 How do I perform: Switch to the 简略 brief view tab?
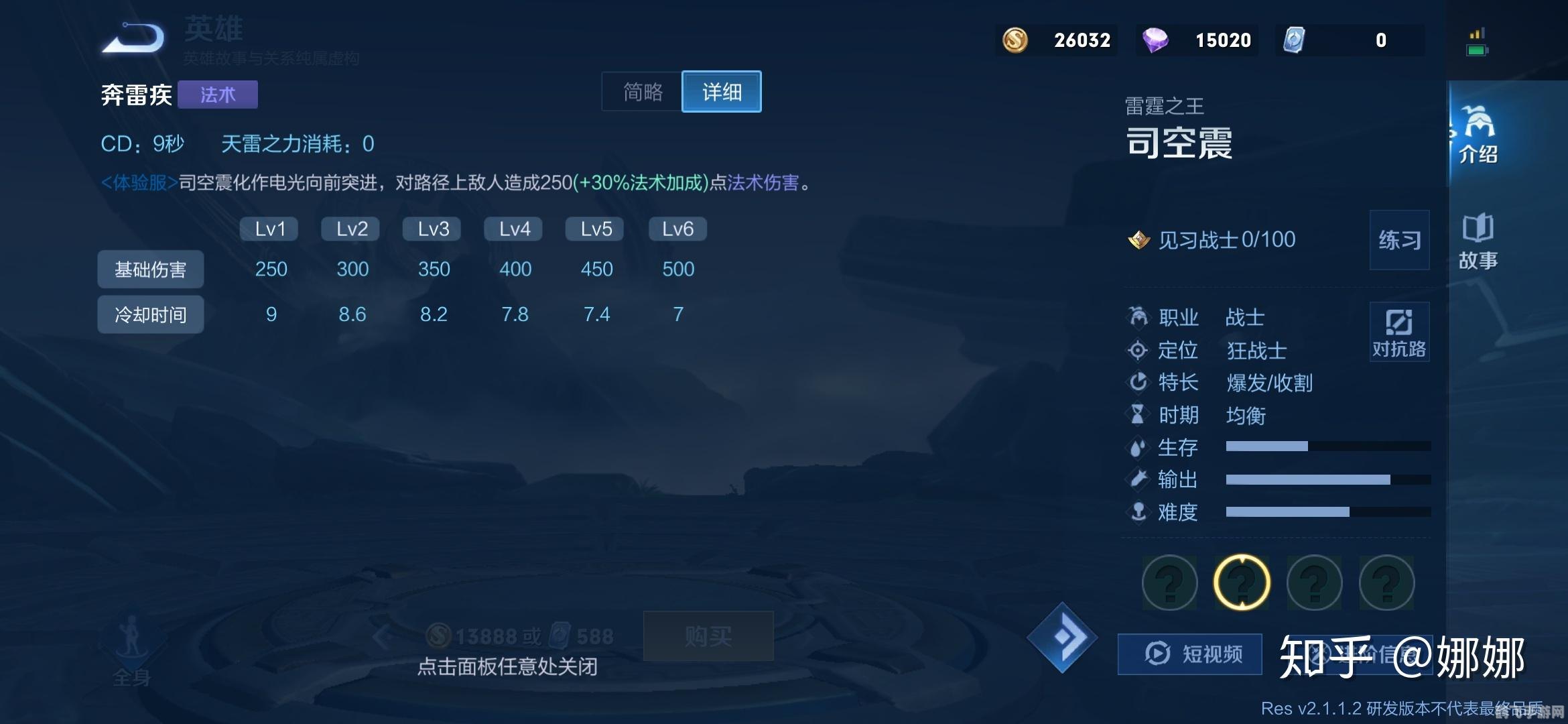click(641, 93)
